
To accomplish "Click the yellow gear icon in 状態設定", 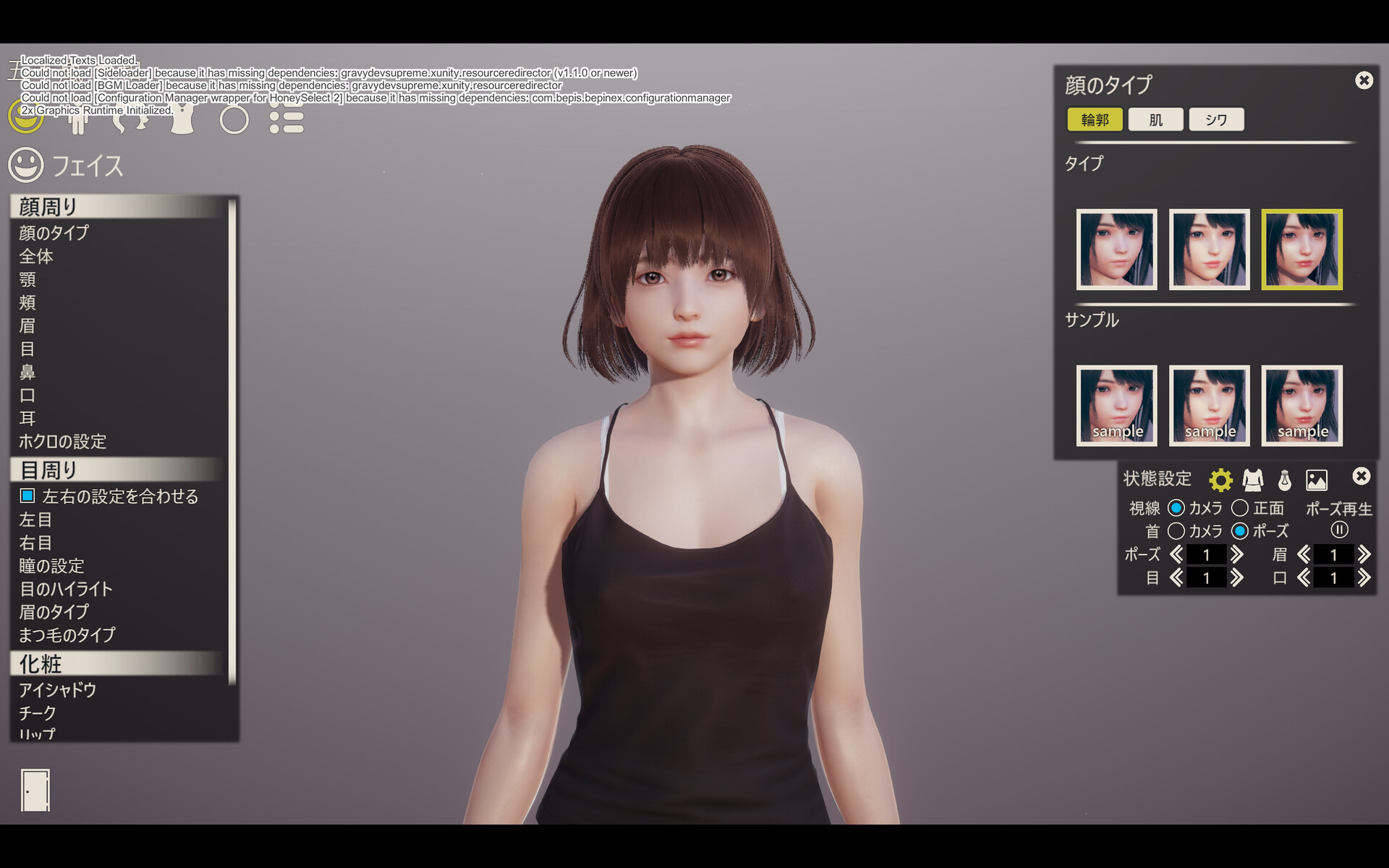I will tap(1220, 480).
